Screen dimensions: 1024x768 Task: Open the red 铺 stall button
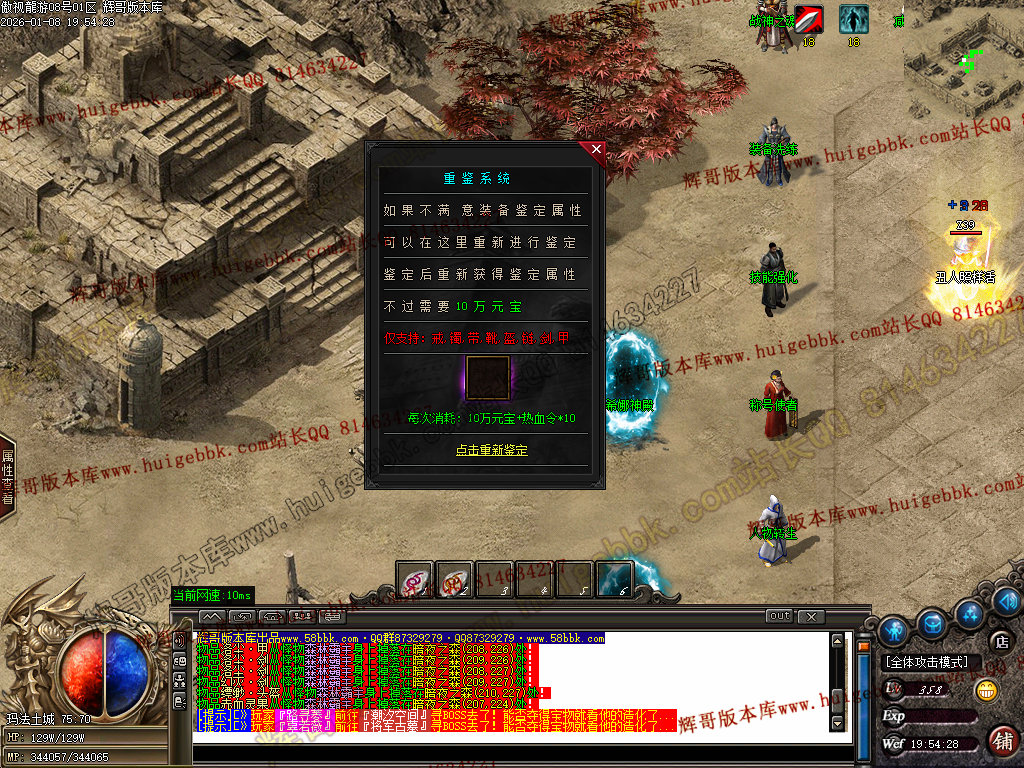pyautogui.click(x=1002, y=740)
